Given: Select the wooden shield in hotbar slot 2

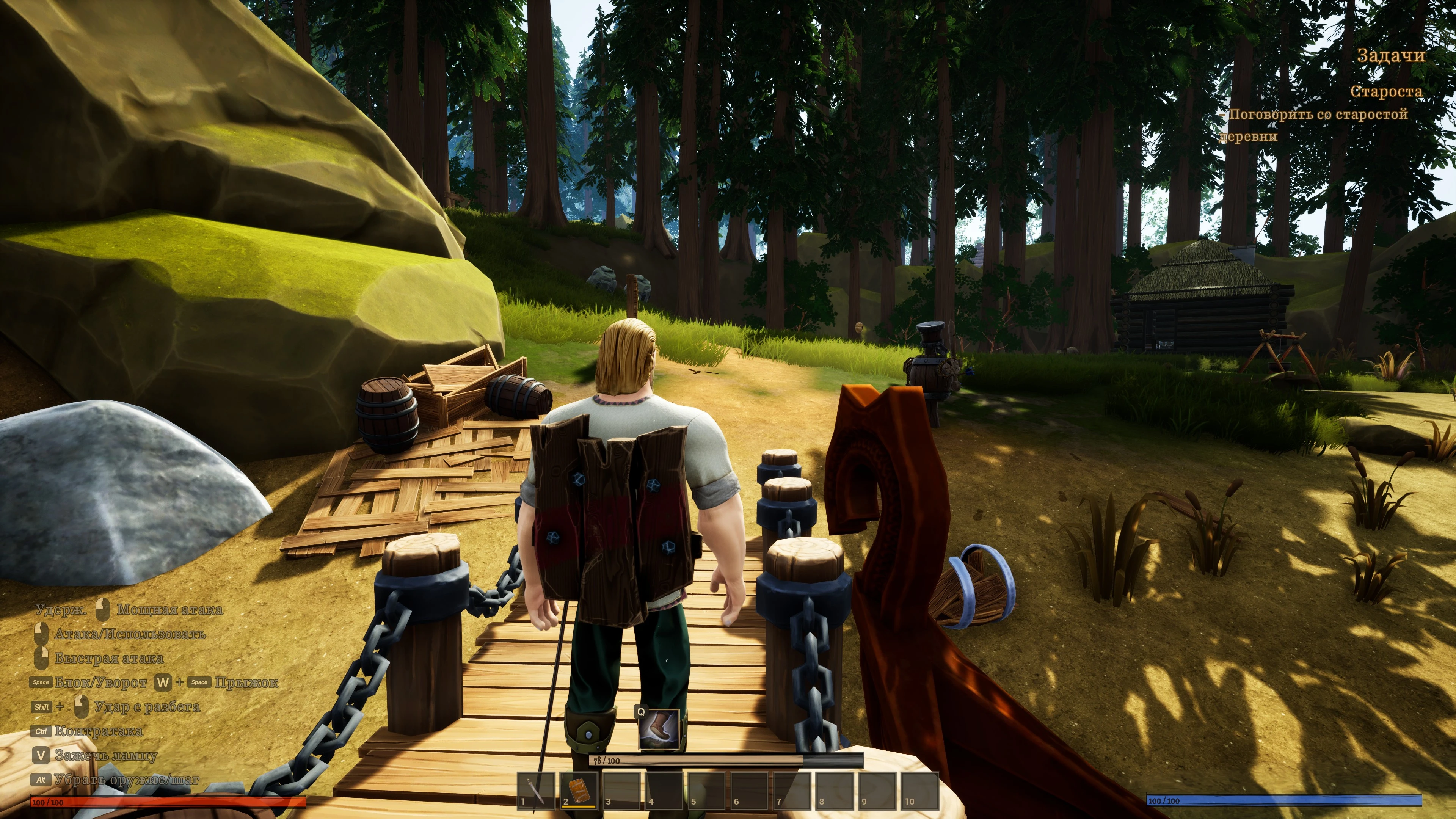Looking at the screenshot, I should click(x=578, y=790).
